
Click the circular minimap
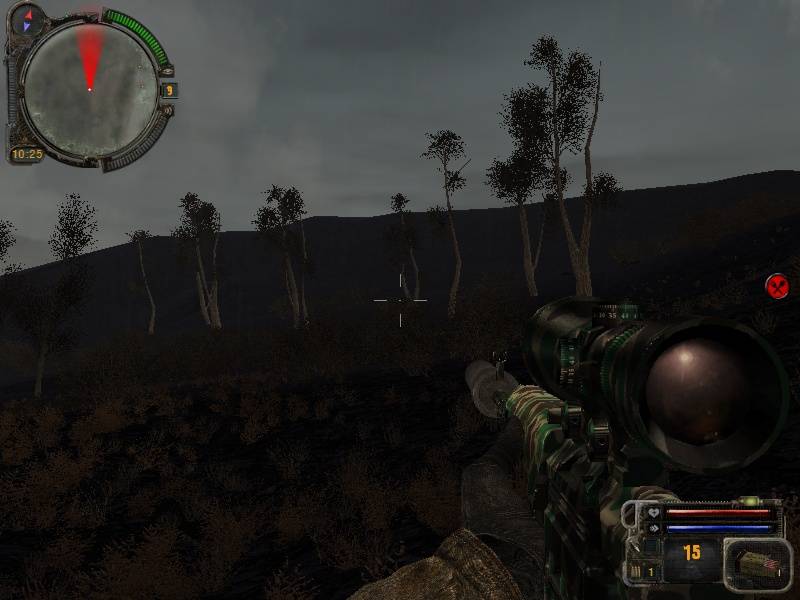point(89,89)
